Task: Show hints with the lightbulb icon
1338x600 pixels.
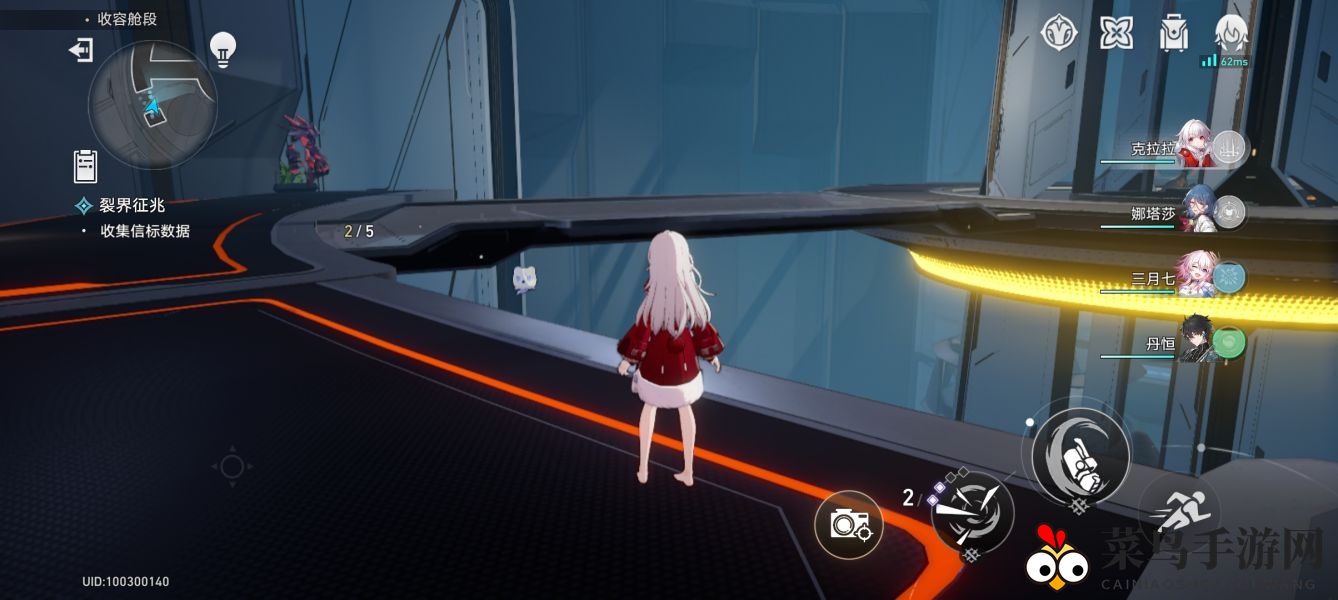Action: click(222, 48)
